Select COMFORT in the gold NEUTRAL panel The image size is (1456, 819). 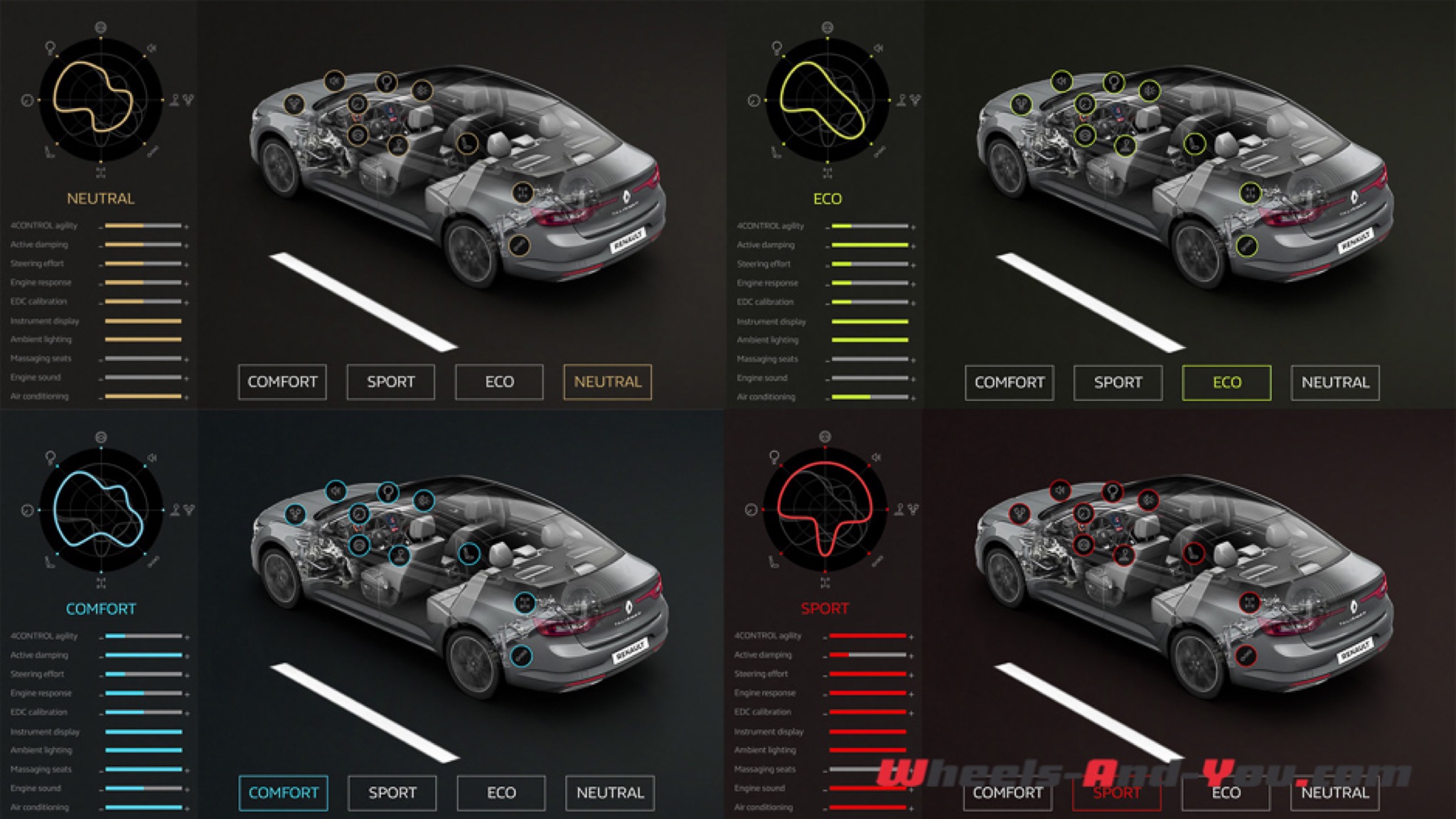[282, 382]
